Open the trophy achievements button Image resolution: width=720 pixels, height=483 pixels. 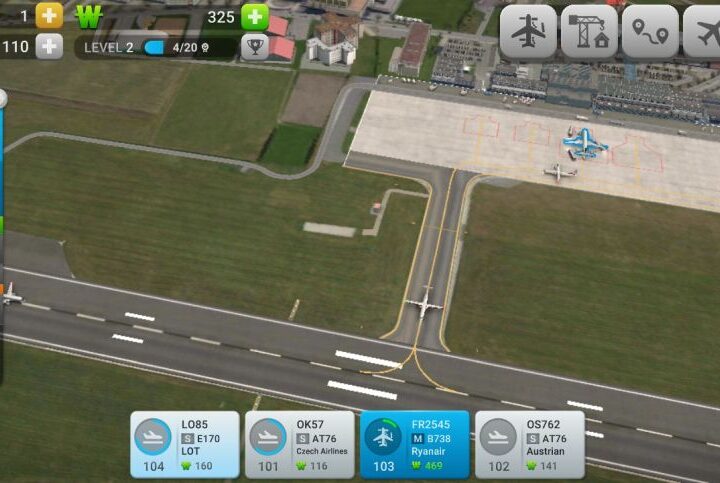(255, 46)
